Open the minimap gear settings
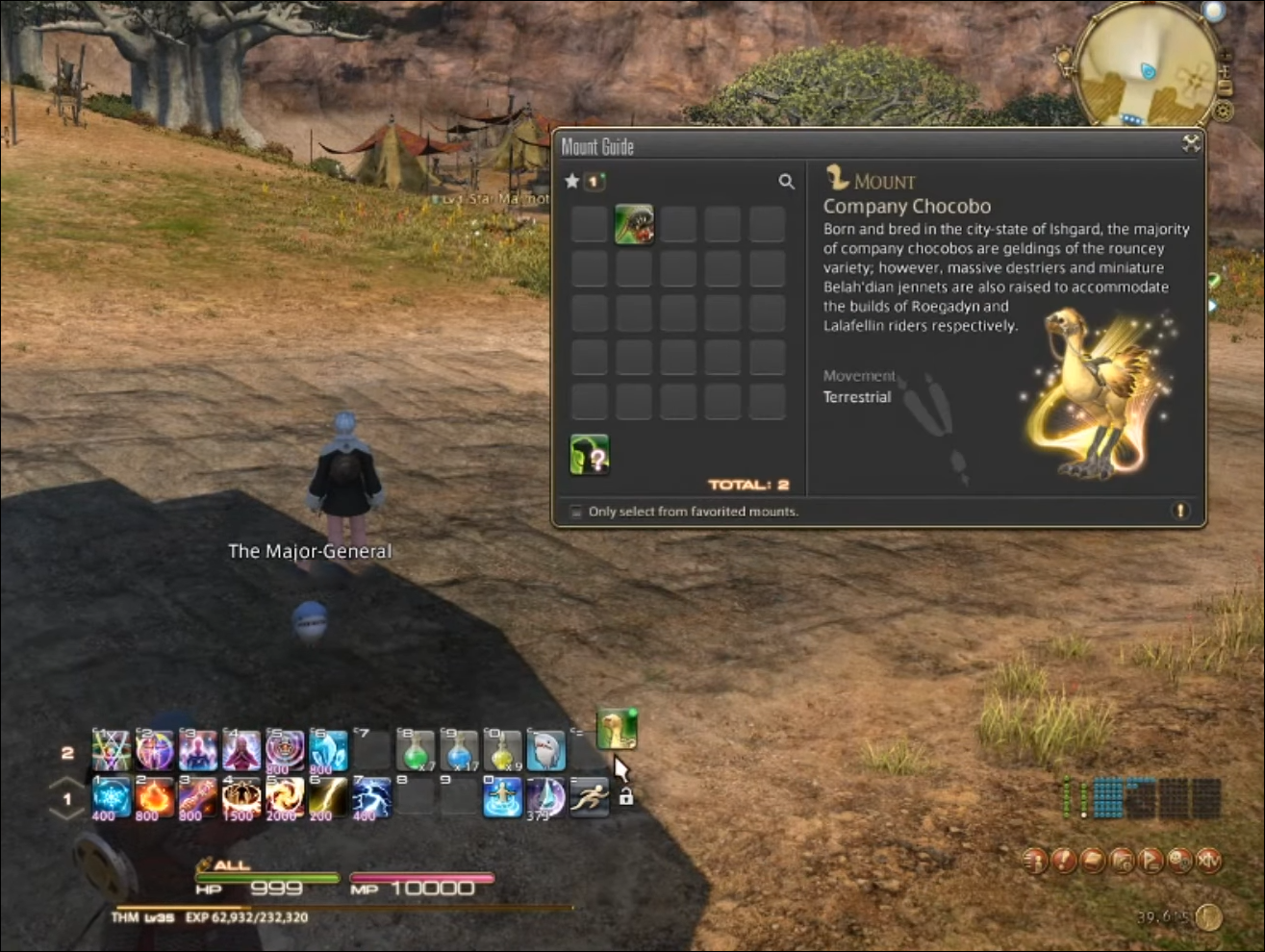The height and width of the screenshot is (952, 1265). pyautogui.click(x=1225, y=111)
